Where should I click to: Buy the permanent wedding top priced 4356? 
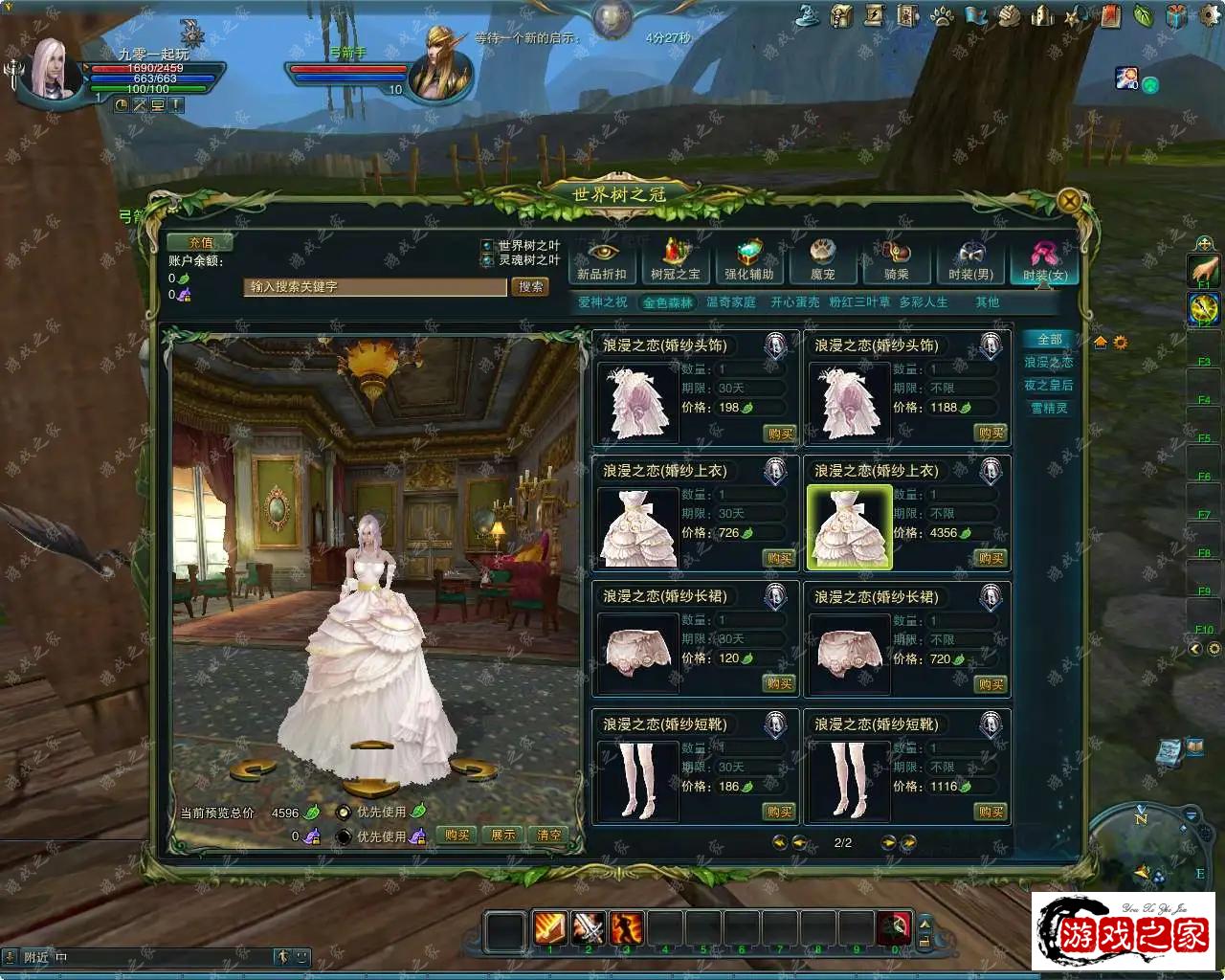[991, 559]
